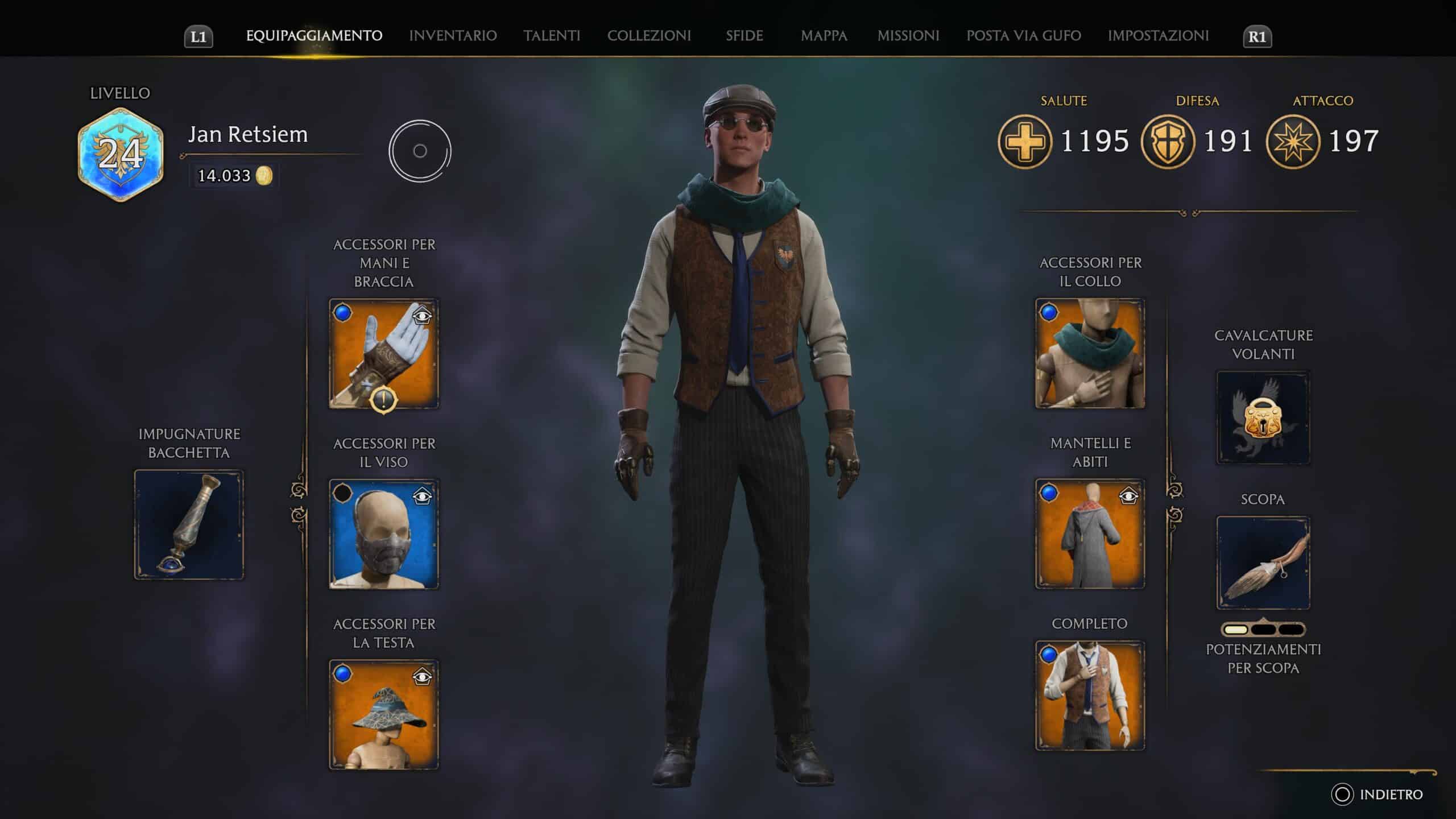Screen dimensions: 1456x819
Task: Select the brown vest outfit slot
Action: pyautogui.click(x=1090, y=695)
